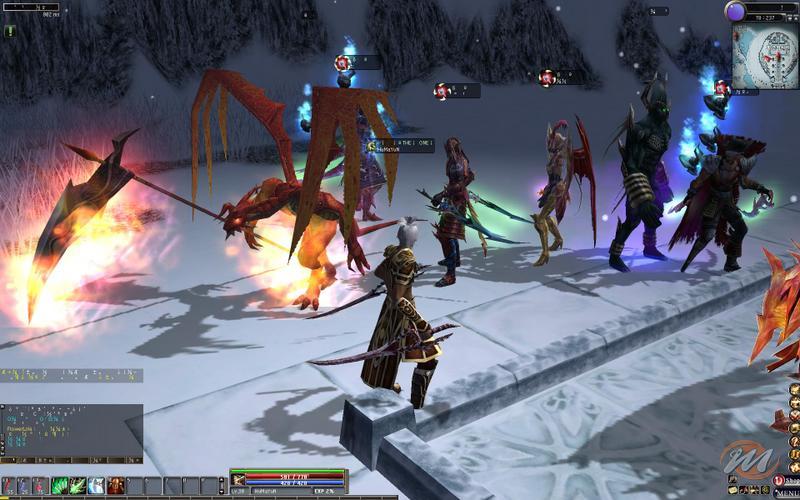Click the character portrait by the health bar
800x500 pixels.
coord(238,479)
